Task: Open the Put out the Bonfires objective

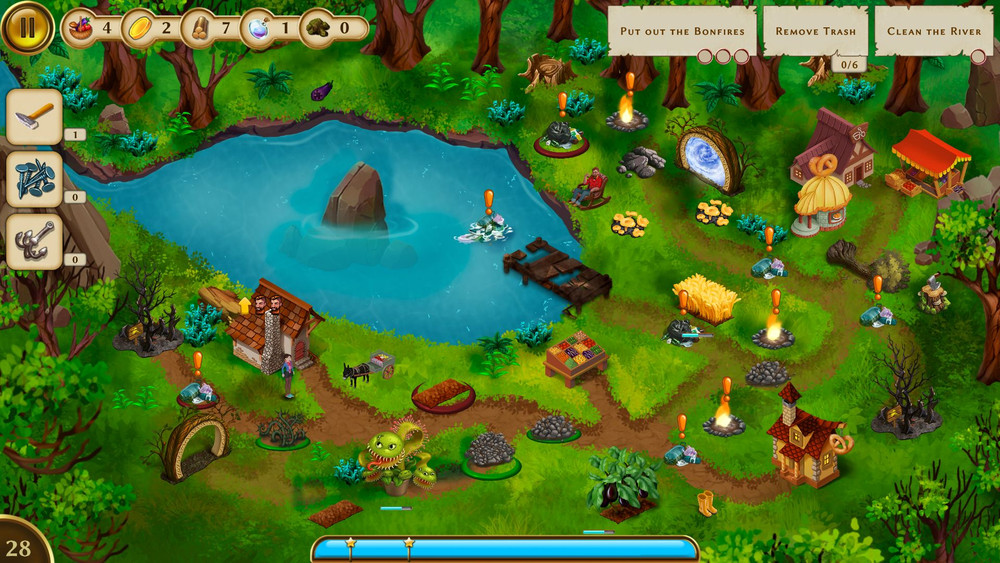Action: pyautogui.click(x=682, y=31)
